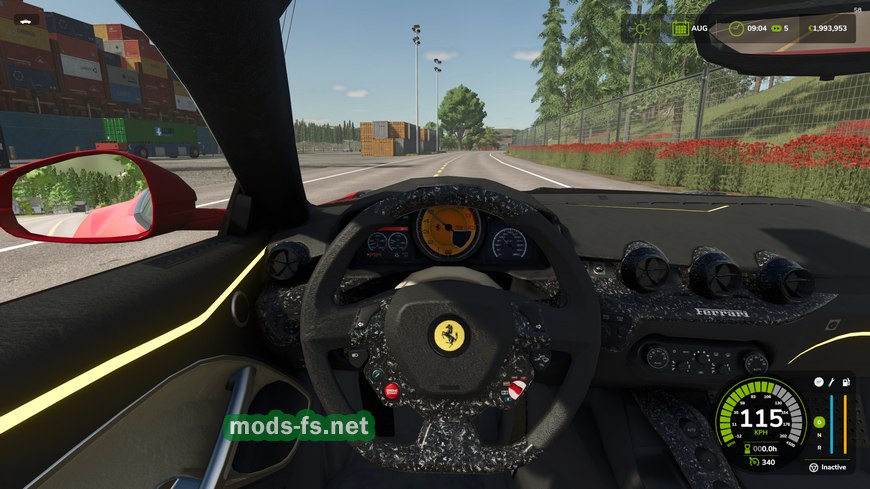
Task: Click the round white icon left of the wrench
Action: tap(818, 382)
